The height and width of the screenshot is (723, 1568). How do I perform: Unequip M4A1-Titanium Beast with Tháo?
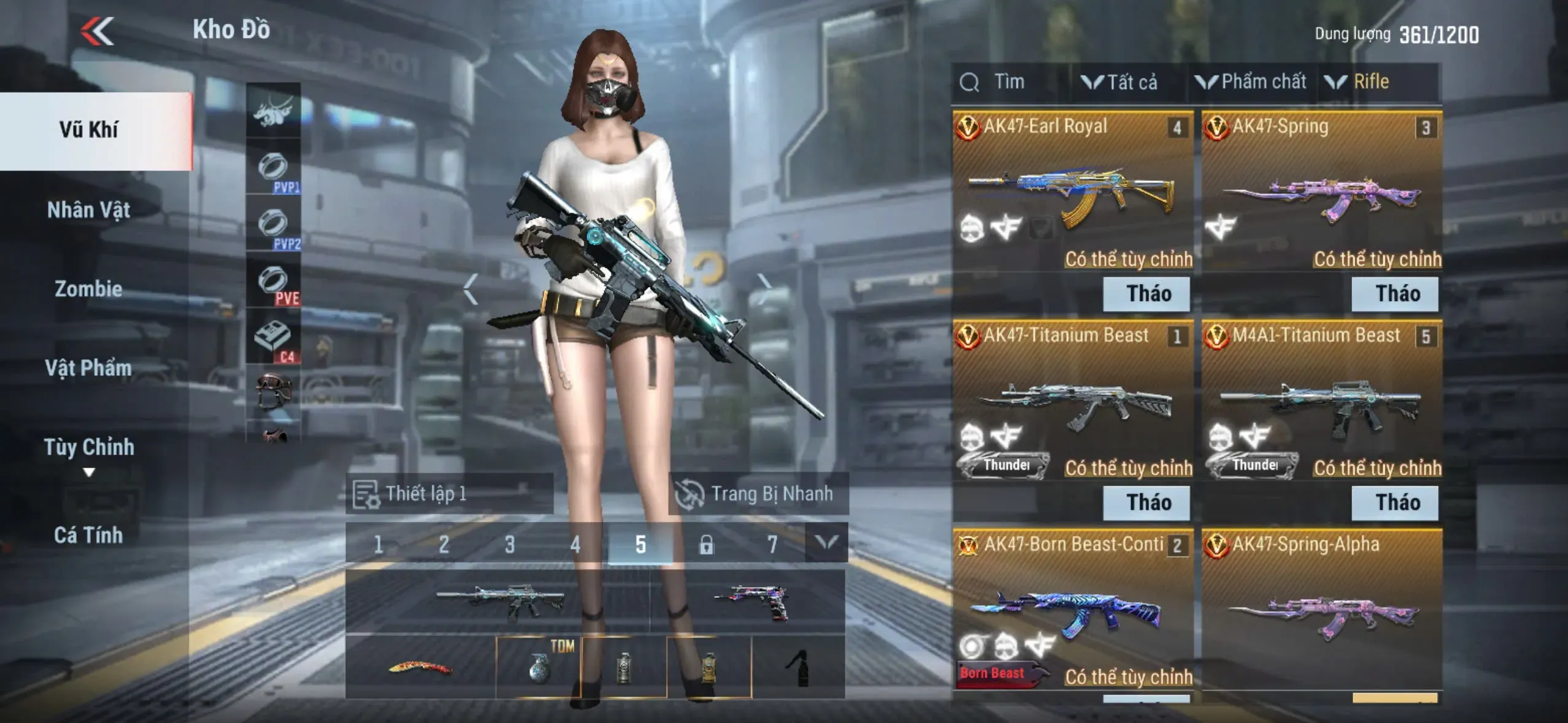pos(1395,503)
